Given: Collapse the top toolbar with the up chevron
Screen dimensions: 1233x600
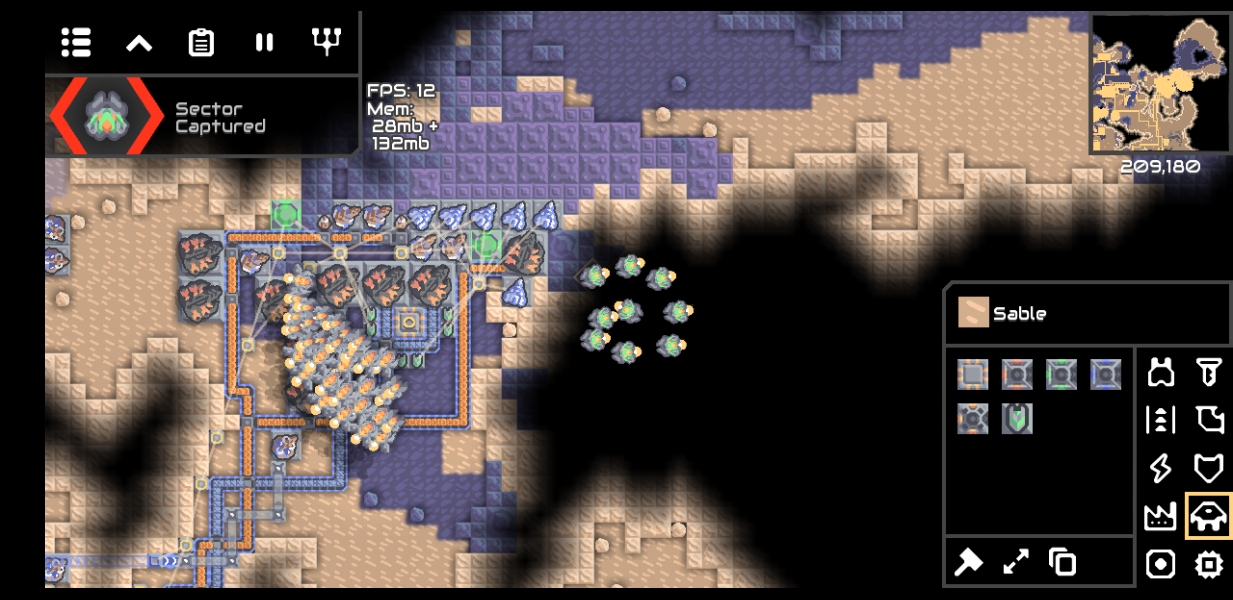Looking at the screenshot, I should click(x=139, y=42).
